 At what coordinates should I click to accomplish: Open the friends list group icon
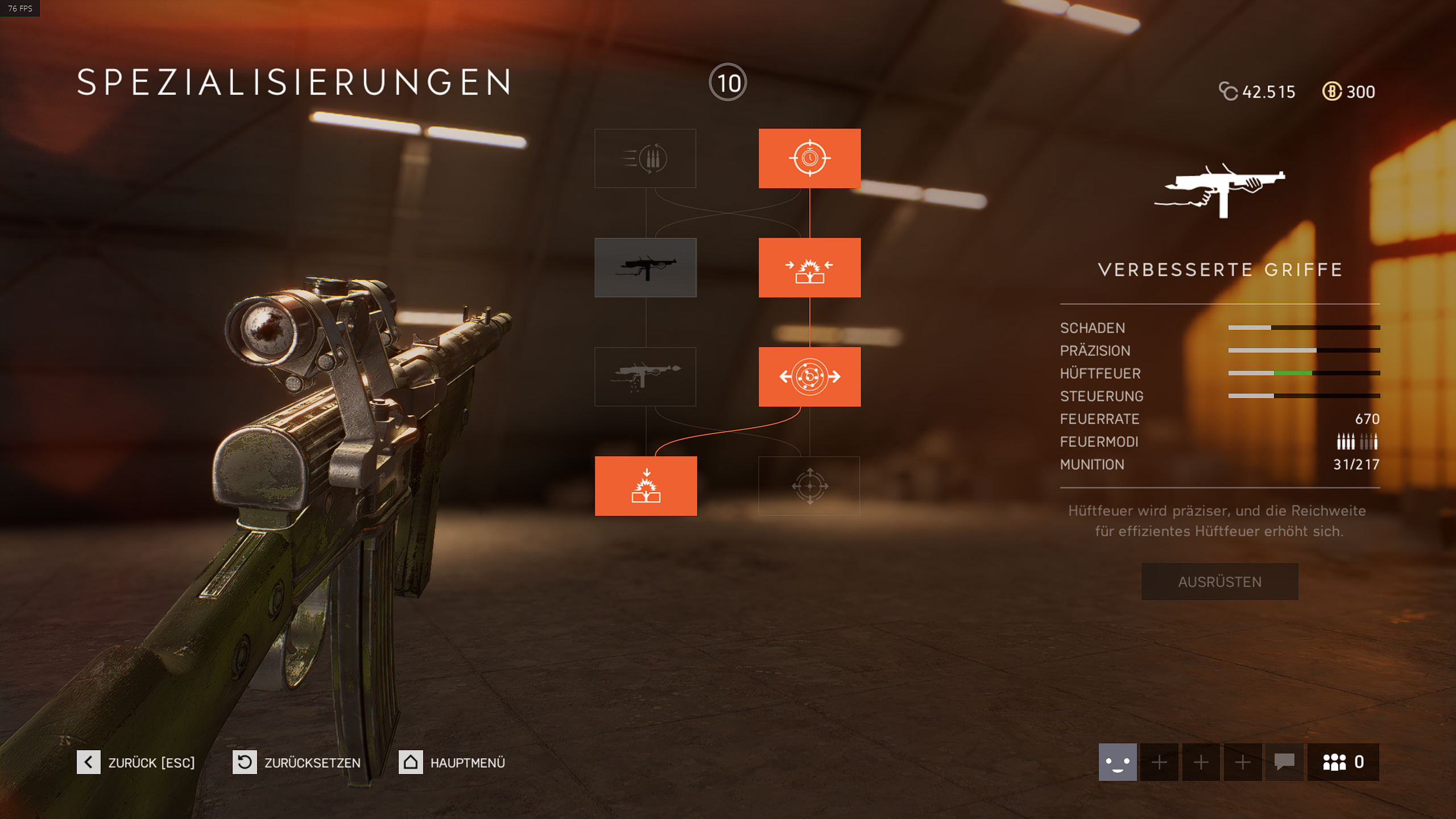click(x=1343, y=762)
